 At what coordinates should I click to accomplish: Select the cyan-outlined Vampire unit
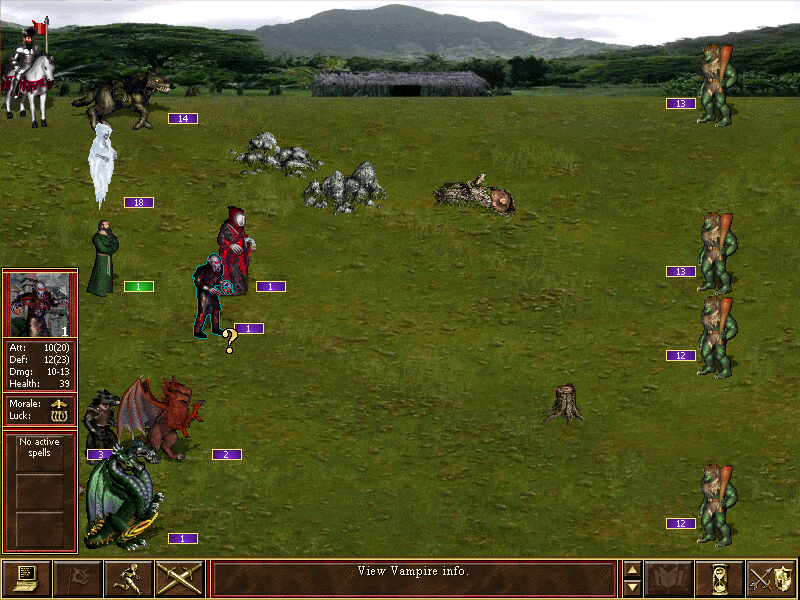pos(210,297)
